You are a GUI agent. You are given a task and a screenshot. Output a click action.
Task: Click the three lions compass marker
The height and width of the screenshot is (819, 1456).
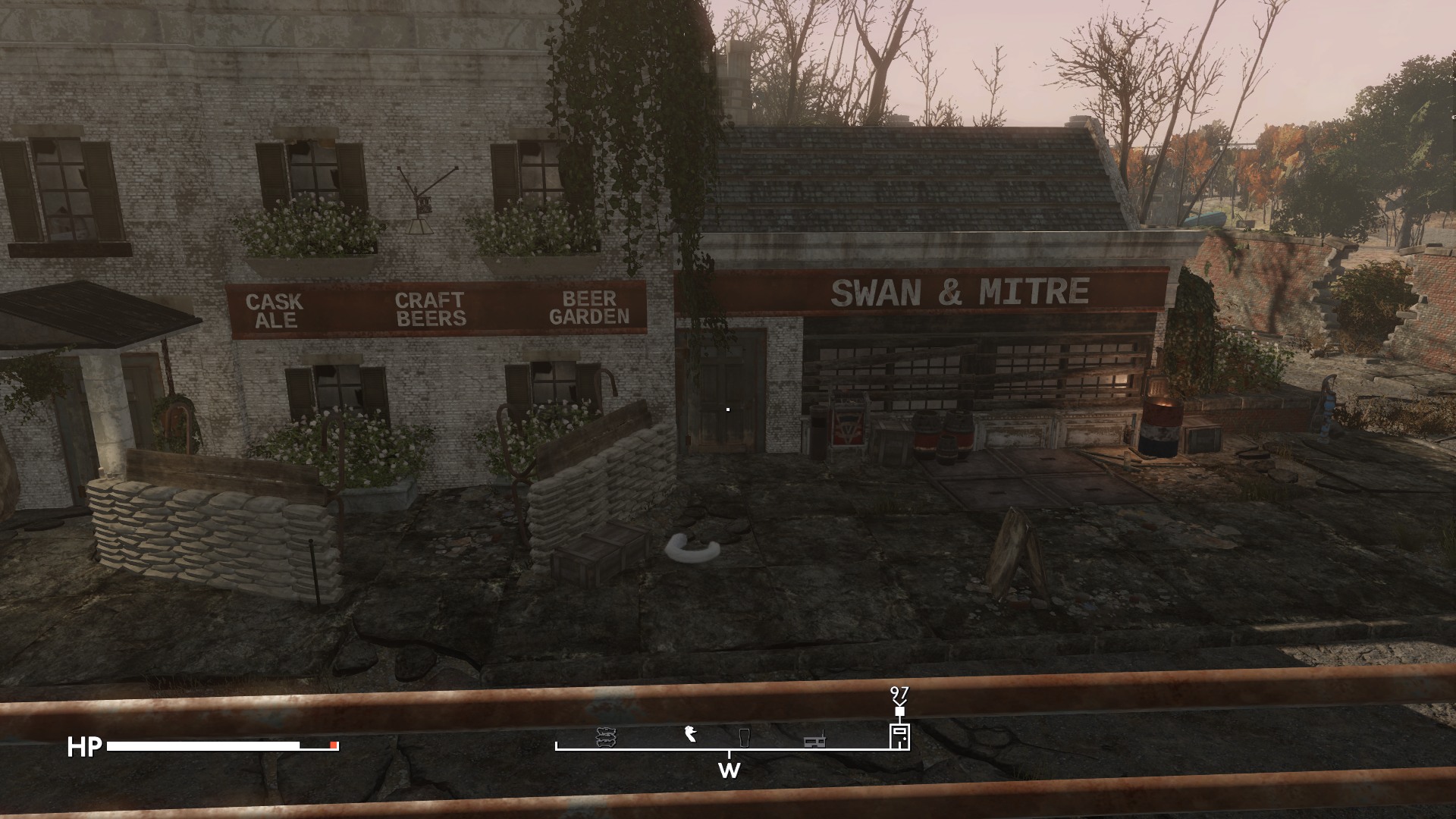pyautogui.click(x=605, y=737)
